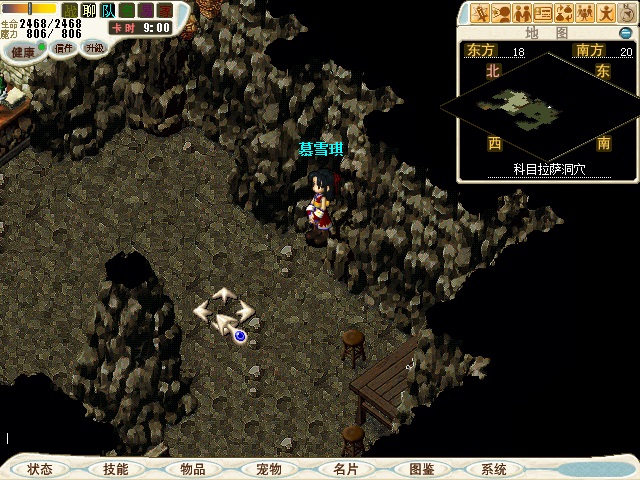Open the 宠物 pets menu
Image resolution: width=640 pixels, height=480 pixels.
pyautogui.click(x=268, y=469)
